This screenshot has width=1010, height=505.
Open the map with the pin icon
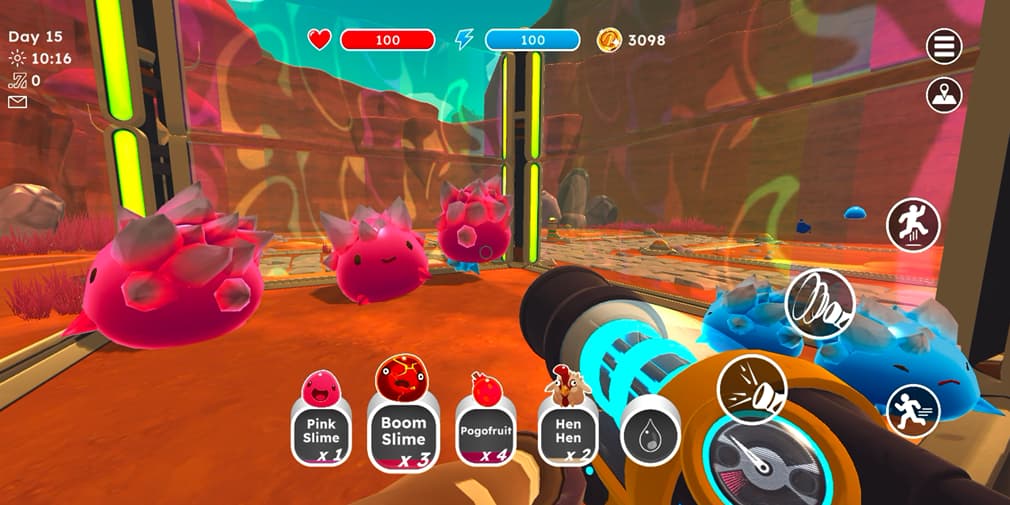coord(943,96)
